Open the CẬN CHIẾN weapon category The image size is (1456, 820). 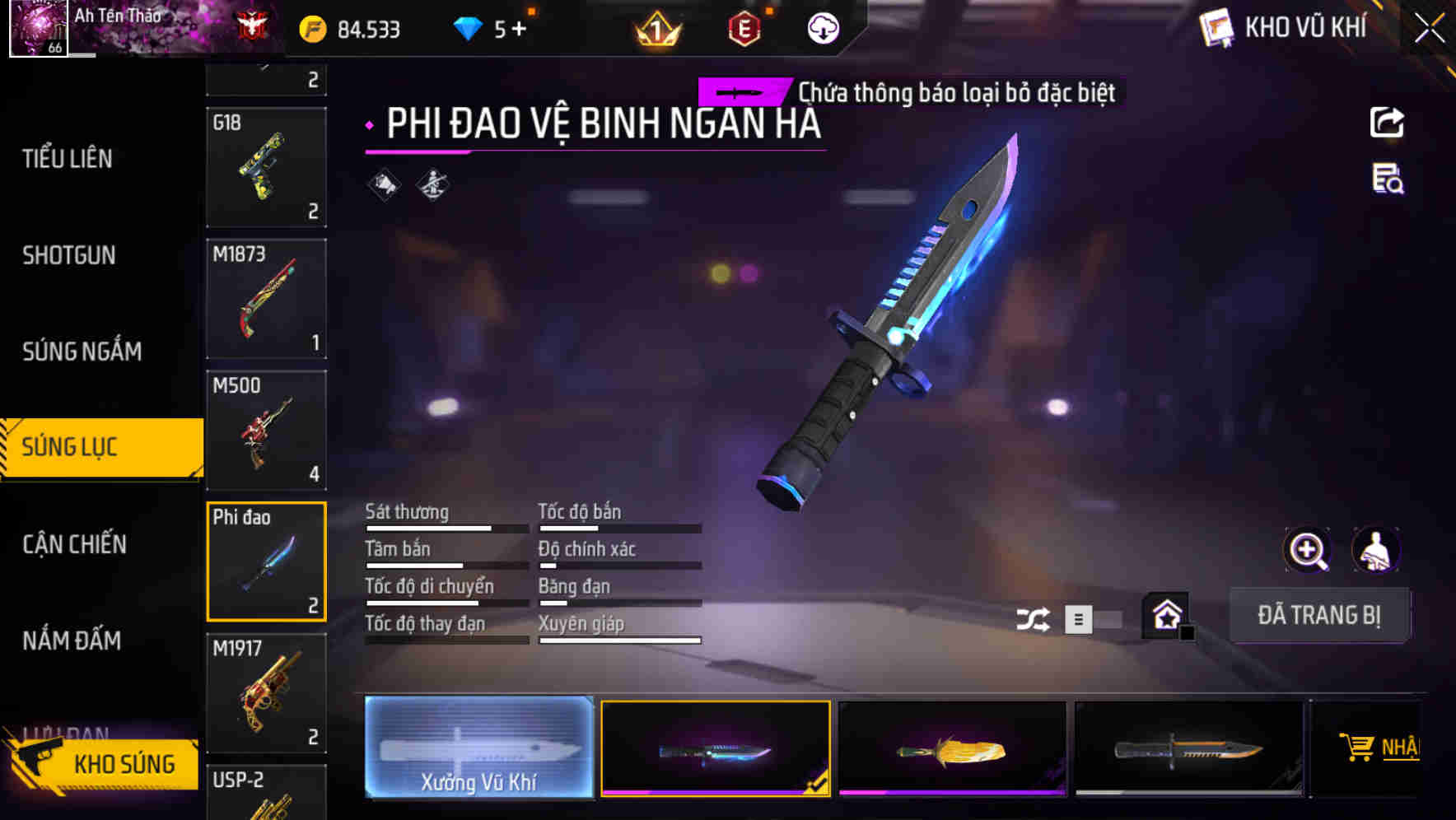[72, 544]
